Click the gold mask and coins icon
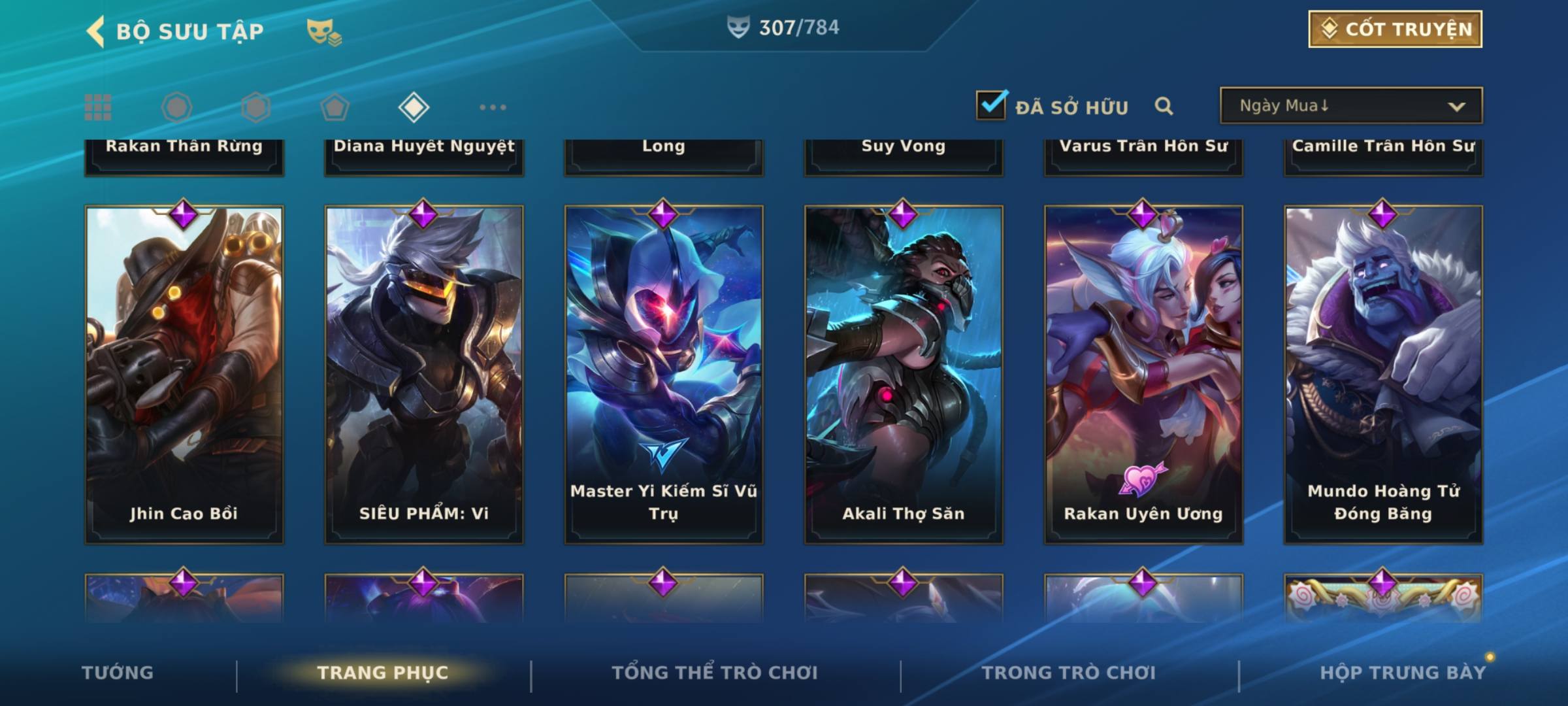 tap(324, 32)
